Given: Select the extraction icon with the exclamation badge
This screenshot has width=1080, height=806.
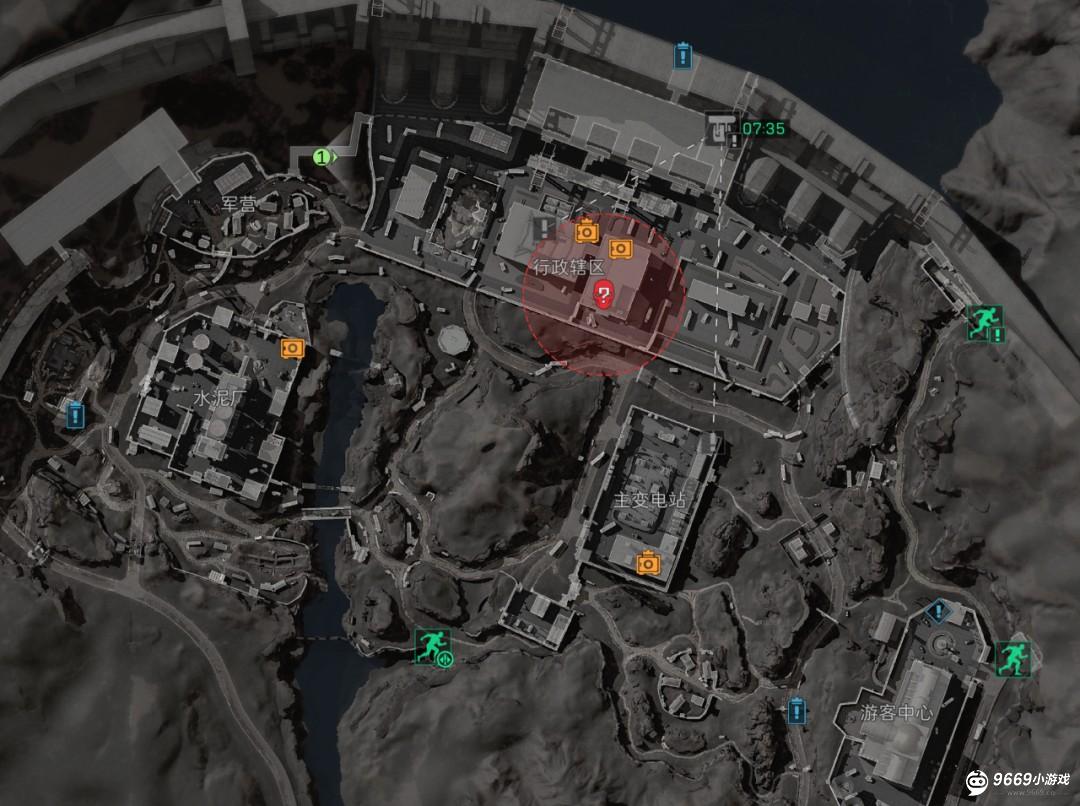Looking at the screenshot, I should (982, 322).
